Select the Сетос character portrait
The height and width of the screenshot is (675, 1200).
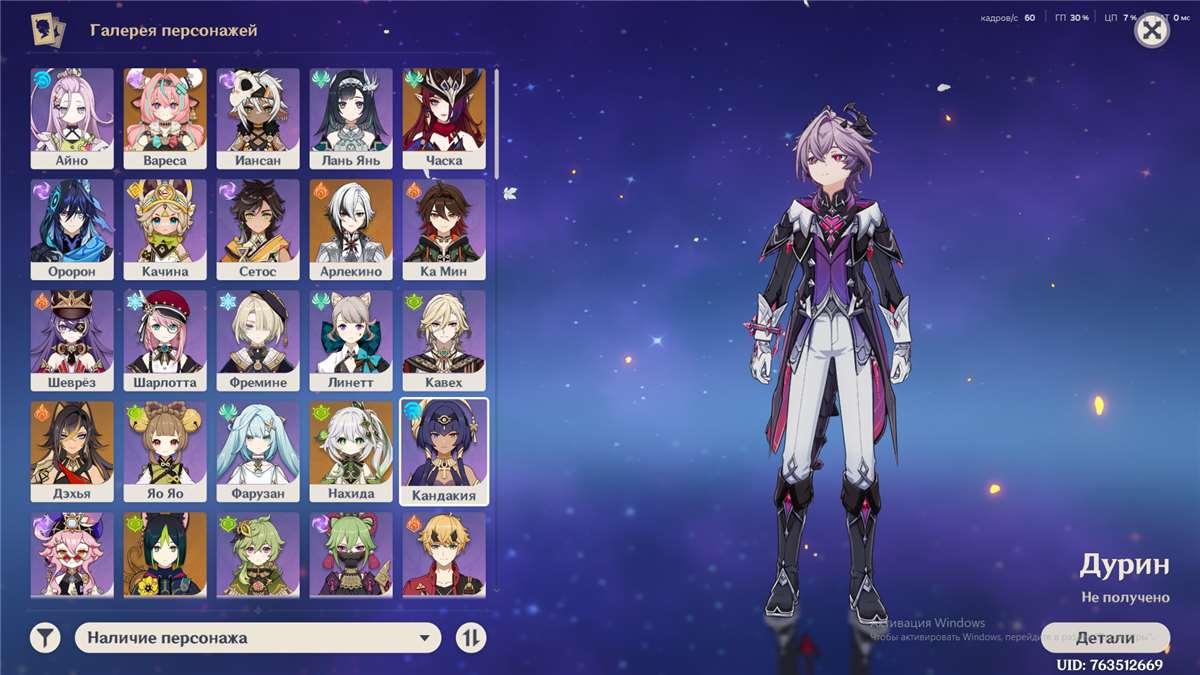click(258, 228)
